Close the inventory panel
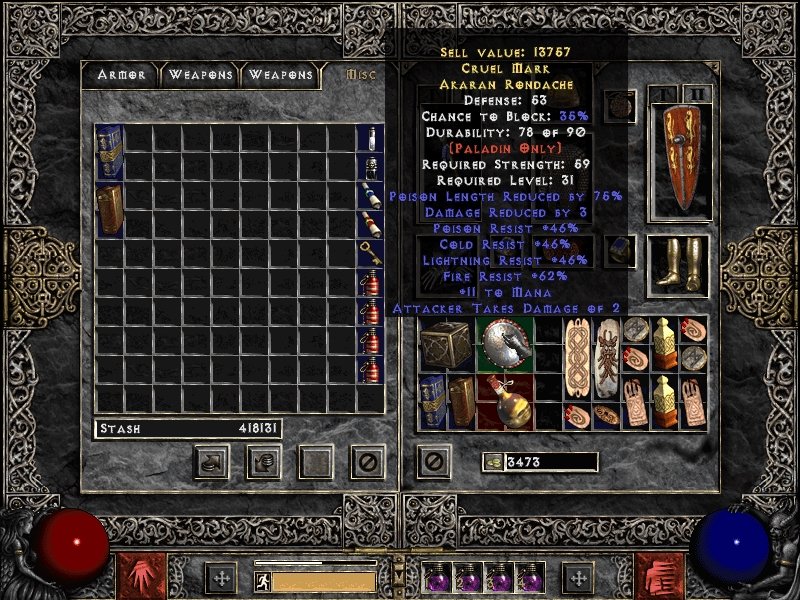Screen dimensions: 800x600 click(432, 461)
